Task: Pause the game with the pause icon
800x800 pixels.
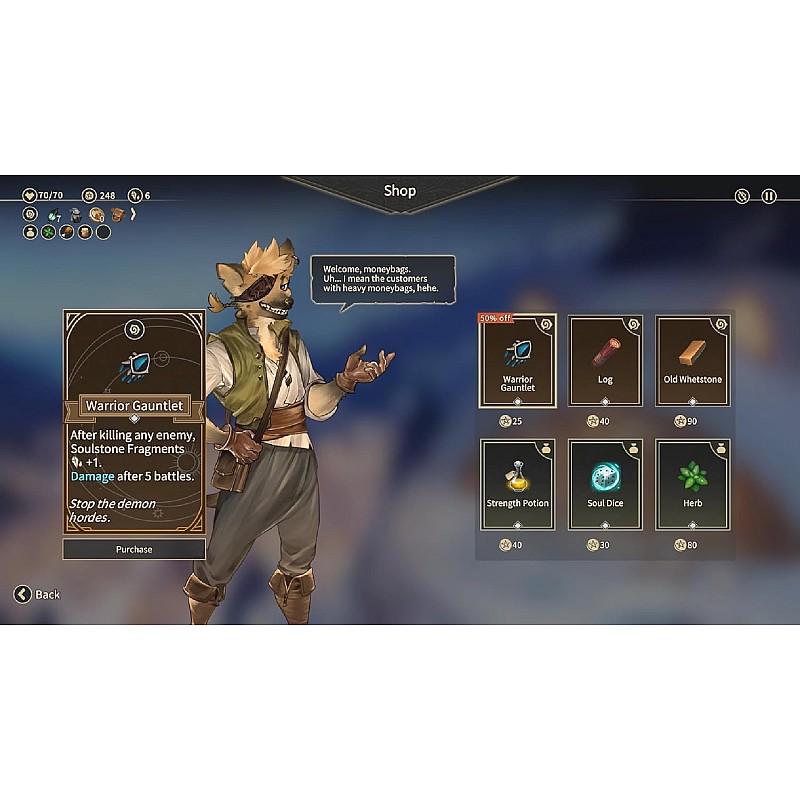Action: click(769, 196)
